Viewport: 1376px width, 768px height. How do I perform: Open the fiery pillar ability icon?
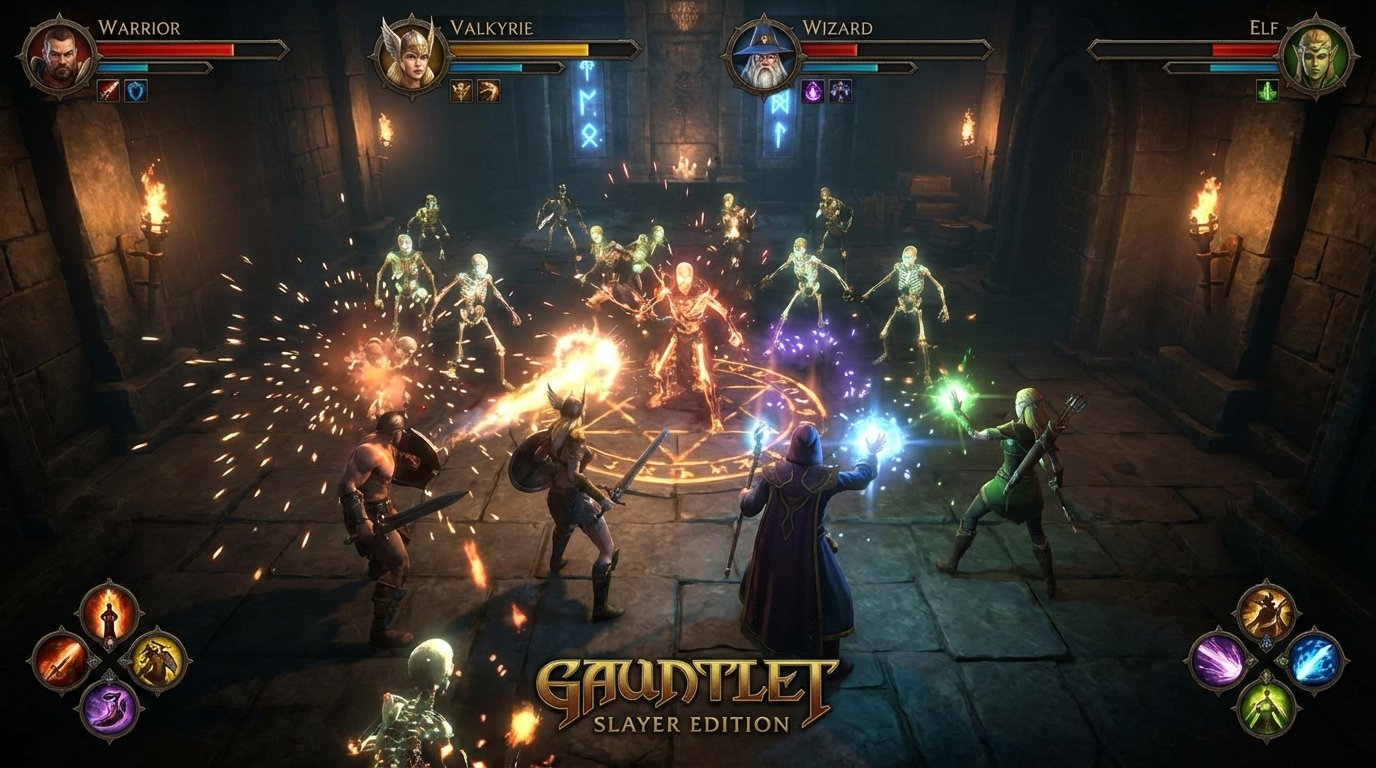108,614
